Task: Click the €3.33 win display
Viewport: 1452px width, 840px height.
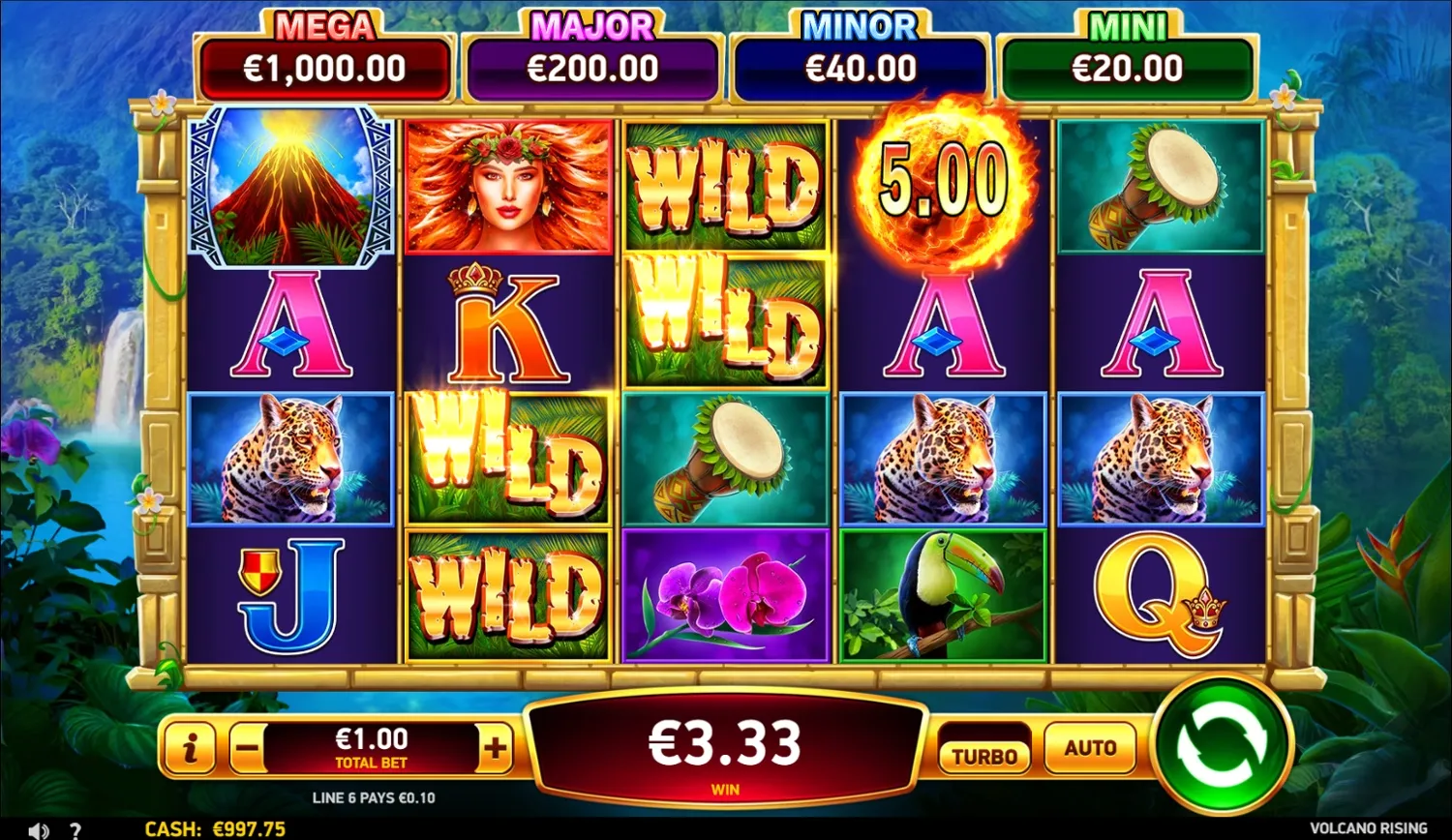Action: (x=724, y=744)
